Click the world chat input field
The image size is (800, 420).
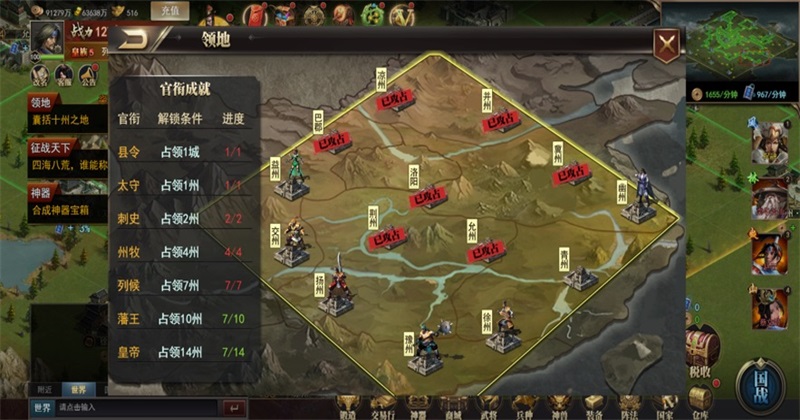point(135,407)
